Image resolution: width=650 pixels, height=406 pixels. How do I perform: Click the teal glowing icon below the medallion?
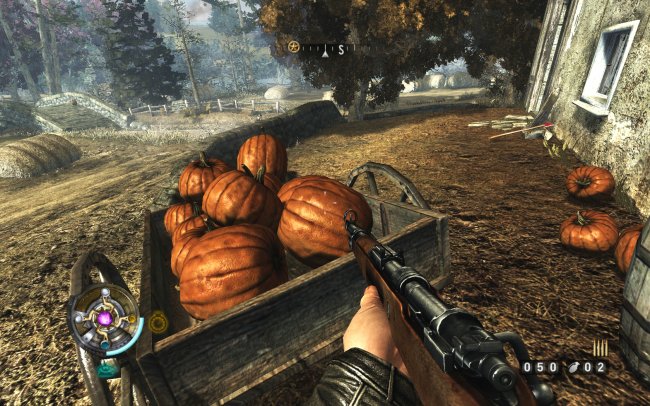point(107,368)
